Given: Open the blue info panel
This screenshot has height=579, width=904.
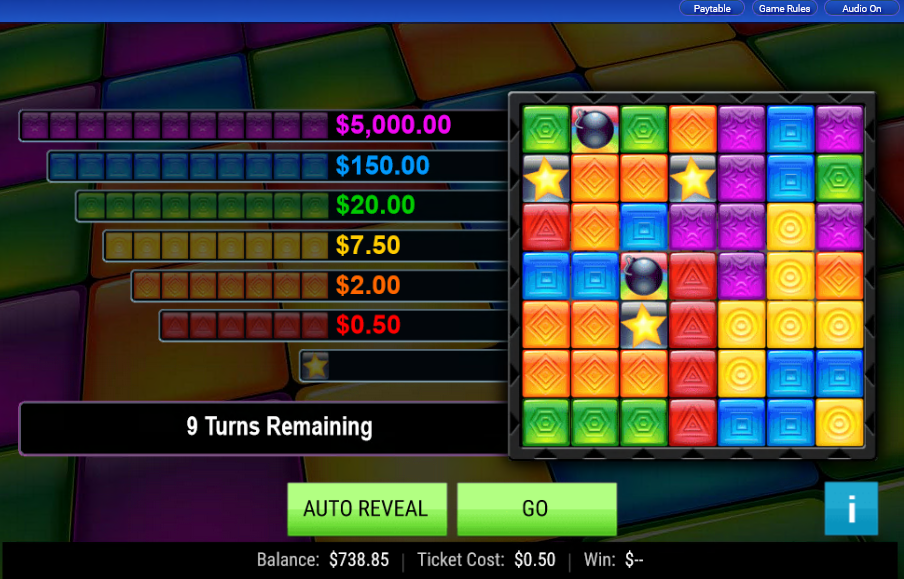Looking at the screenshot, I should pos(851,508).
